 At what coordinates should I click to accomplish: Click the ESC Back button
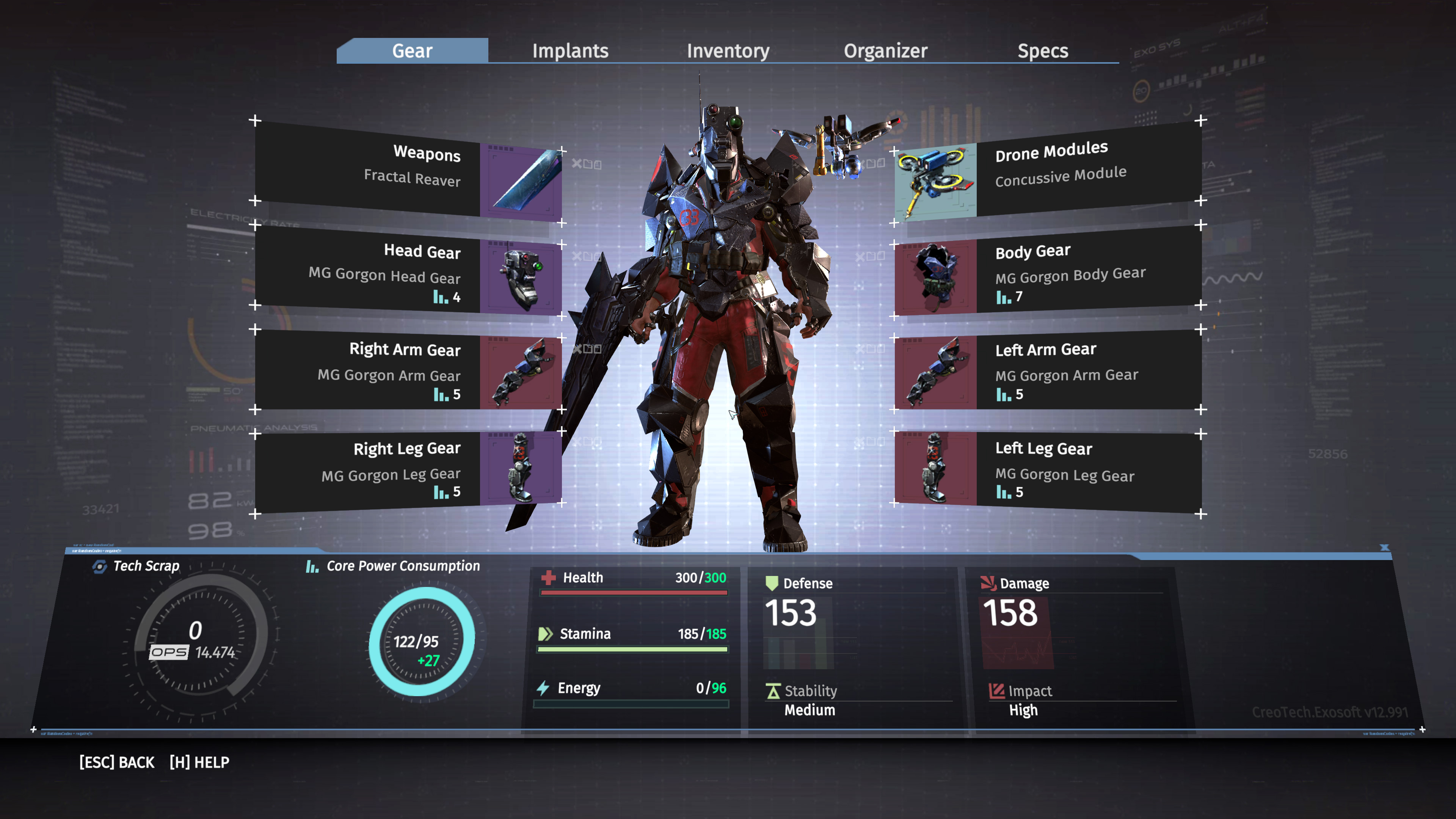click(116, 763)
